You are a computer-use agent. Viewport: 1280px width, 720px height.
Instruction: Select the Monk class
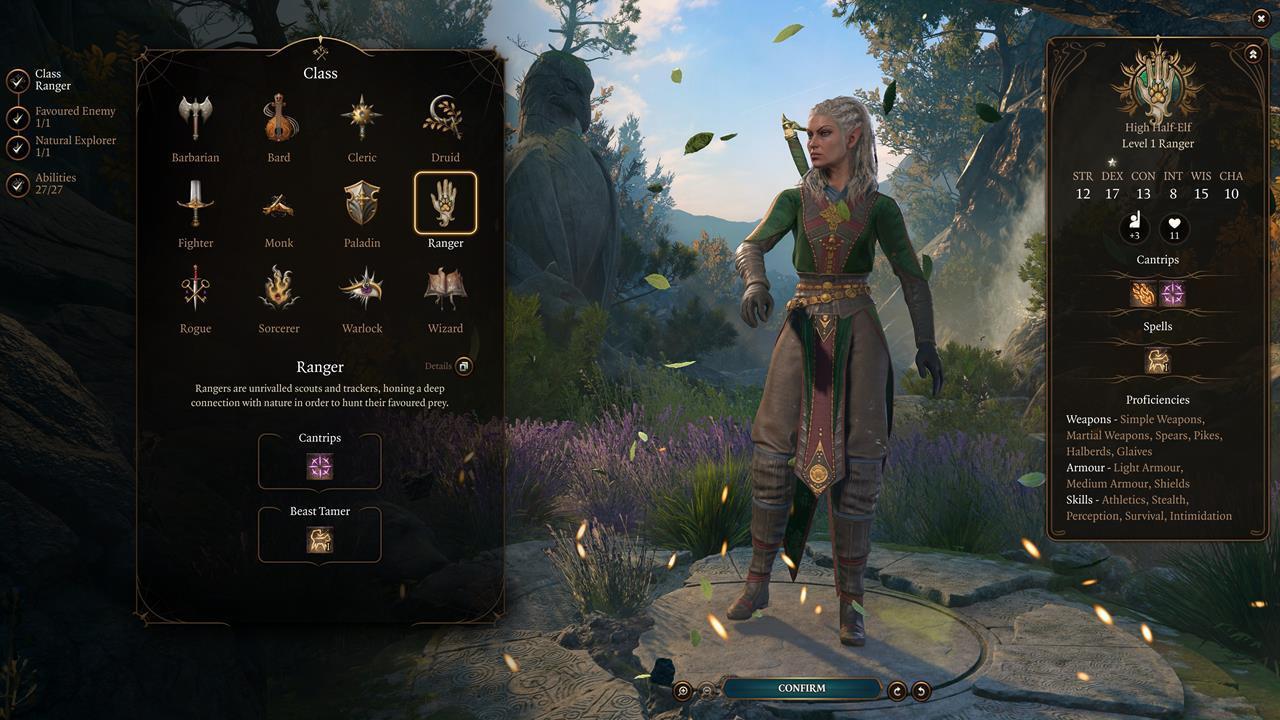coord(279,205)
